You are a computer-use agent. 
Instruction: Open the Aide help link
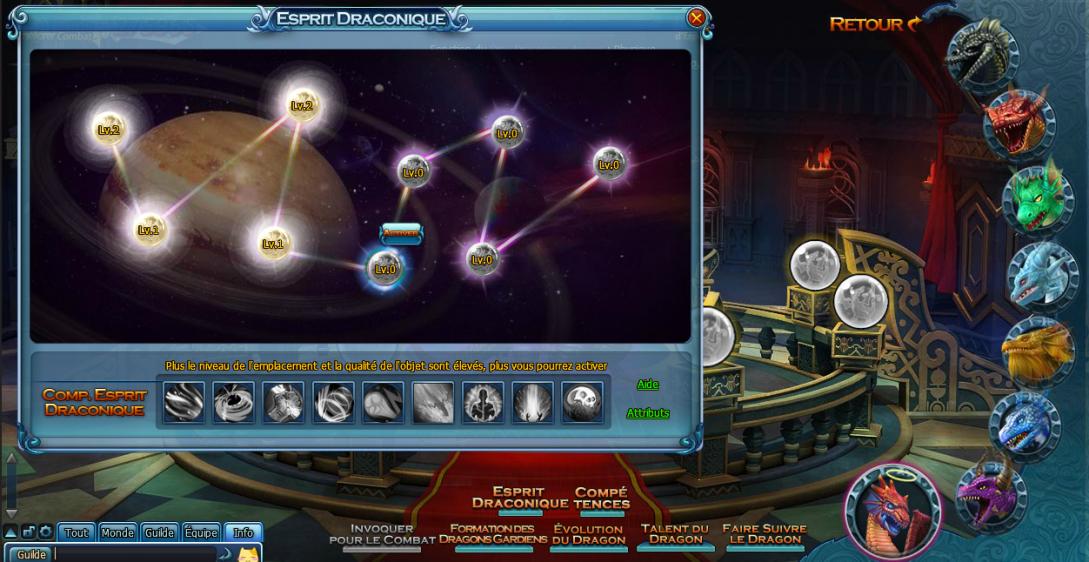click(x=648, y=384)
